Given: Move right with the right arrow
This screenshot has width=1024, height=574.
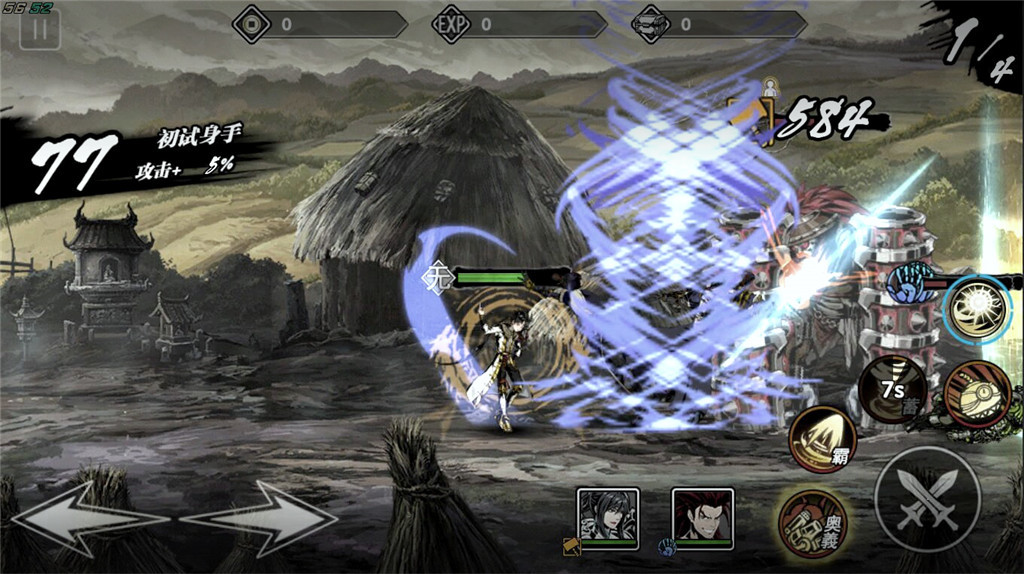Looking at the screenshot, I should click(262, 518).
